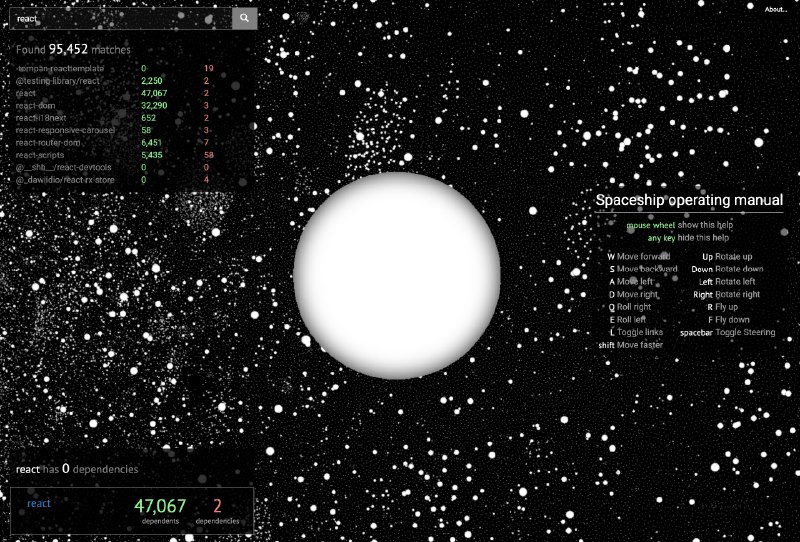
Task: Pick react-responsive-carousel from the matches list
Action: coord(66,130)
